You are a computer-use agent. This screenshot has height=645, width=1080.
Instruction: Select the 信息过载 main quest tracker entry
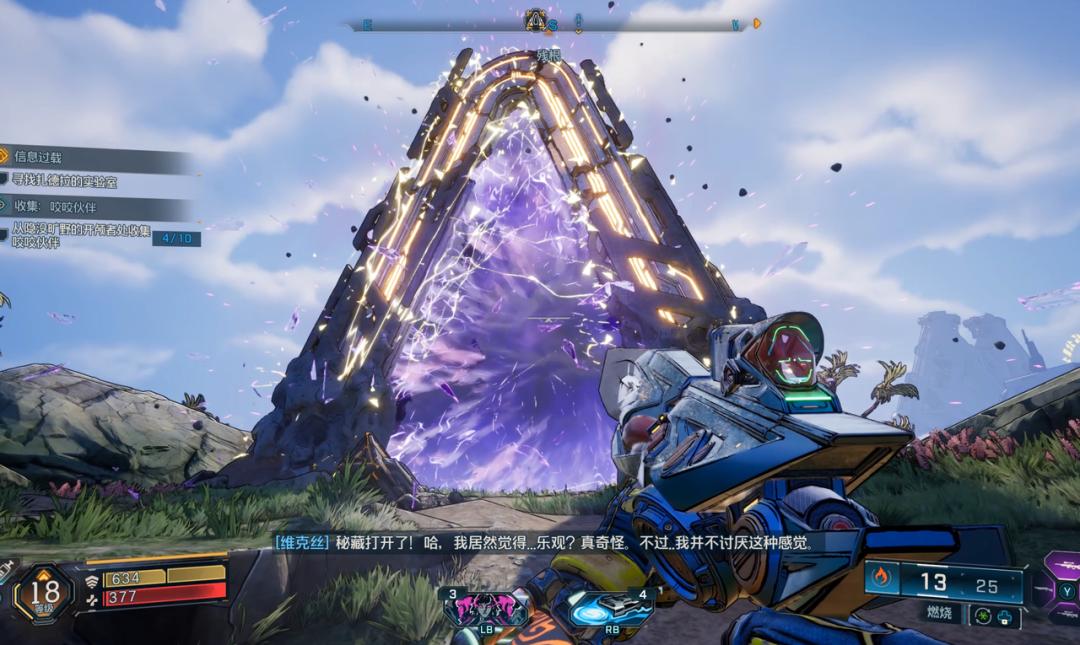point(40,157)
